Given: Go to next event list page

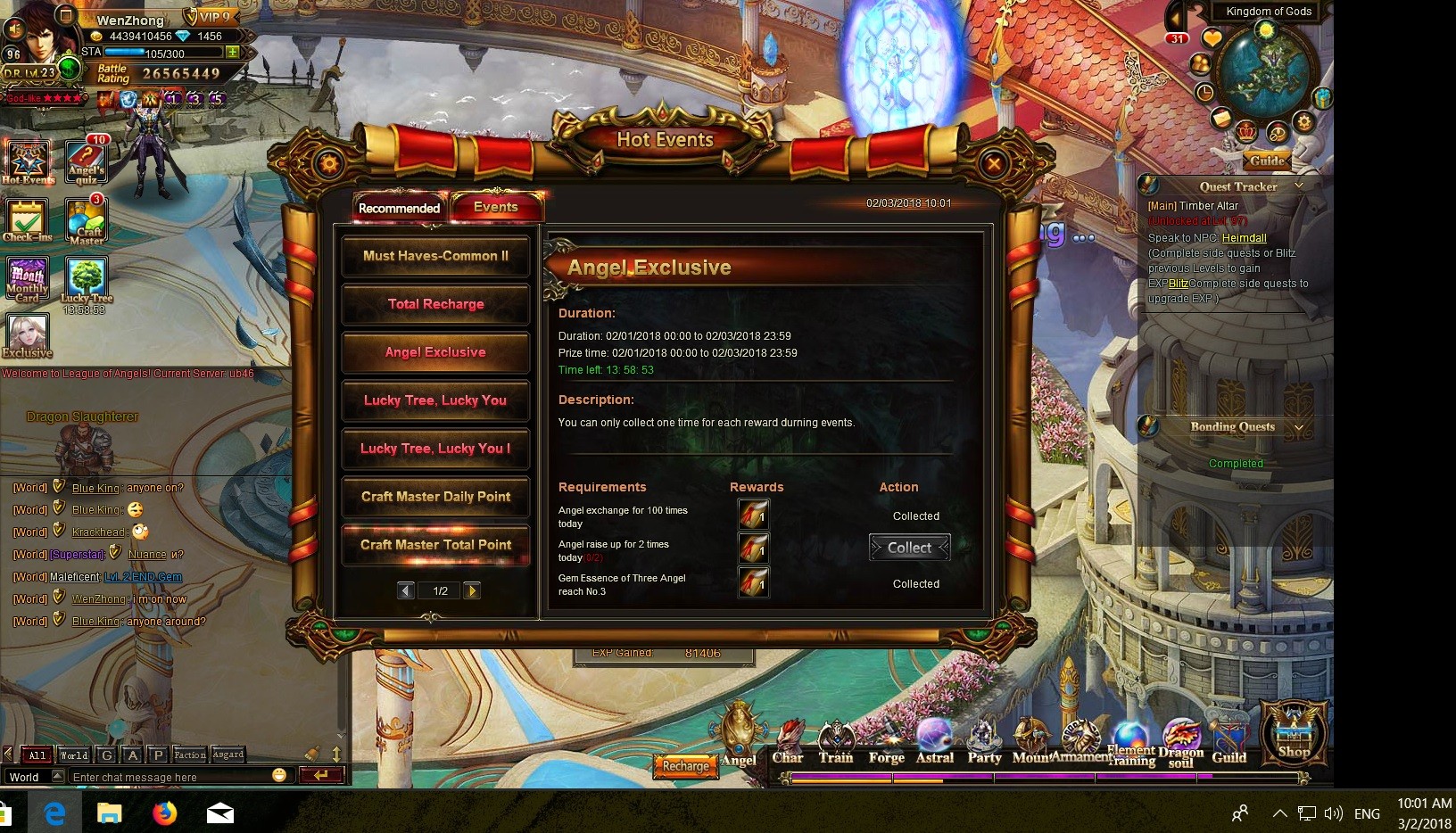Looking at the screenshot, I should 472,590.
